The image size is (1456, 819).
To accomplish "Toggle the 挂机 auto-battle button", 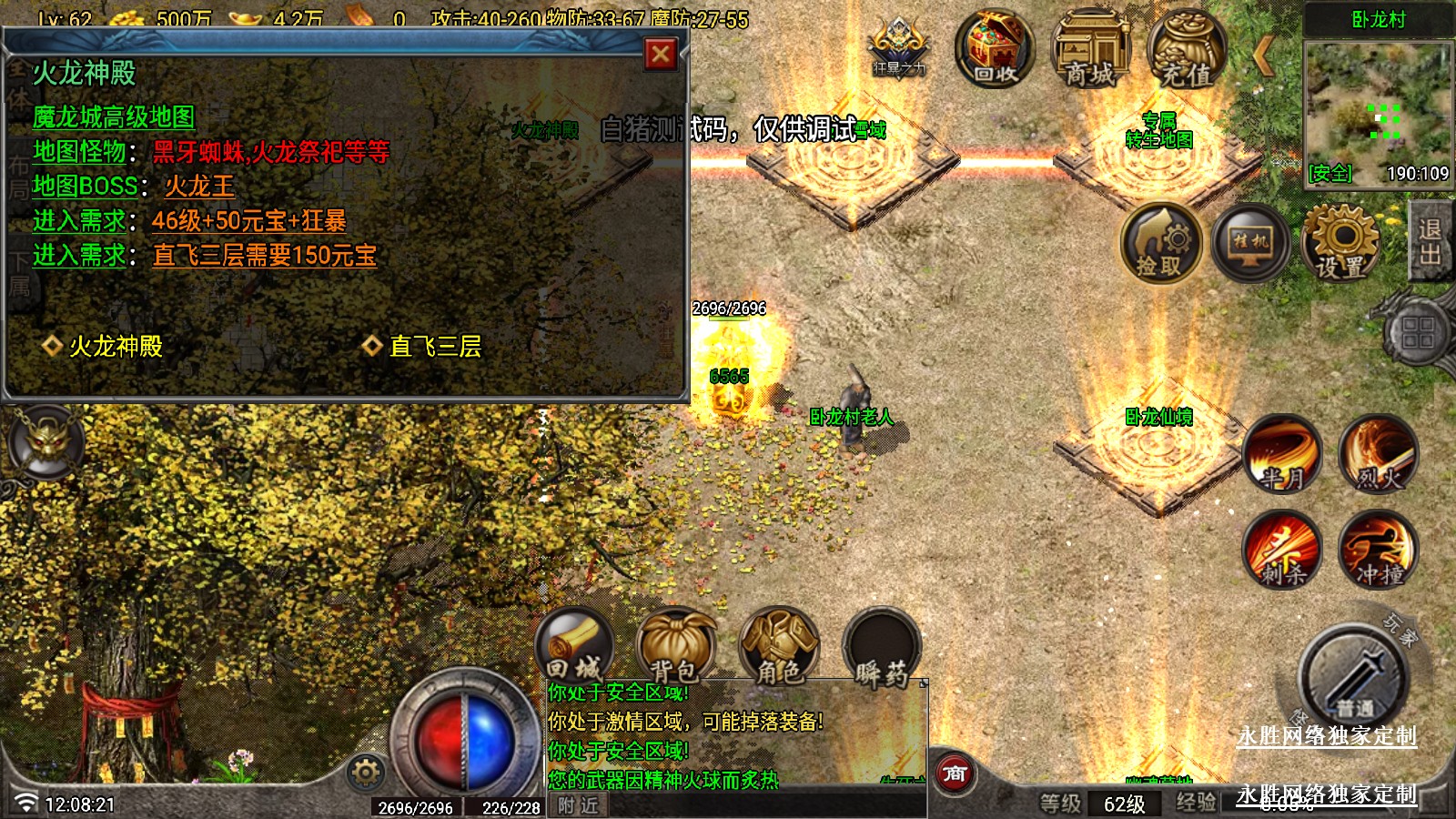I will (1250, 244).
